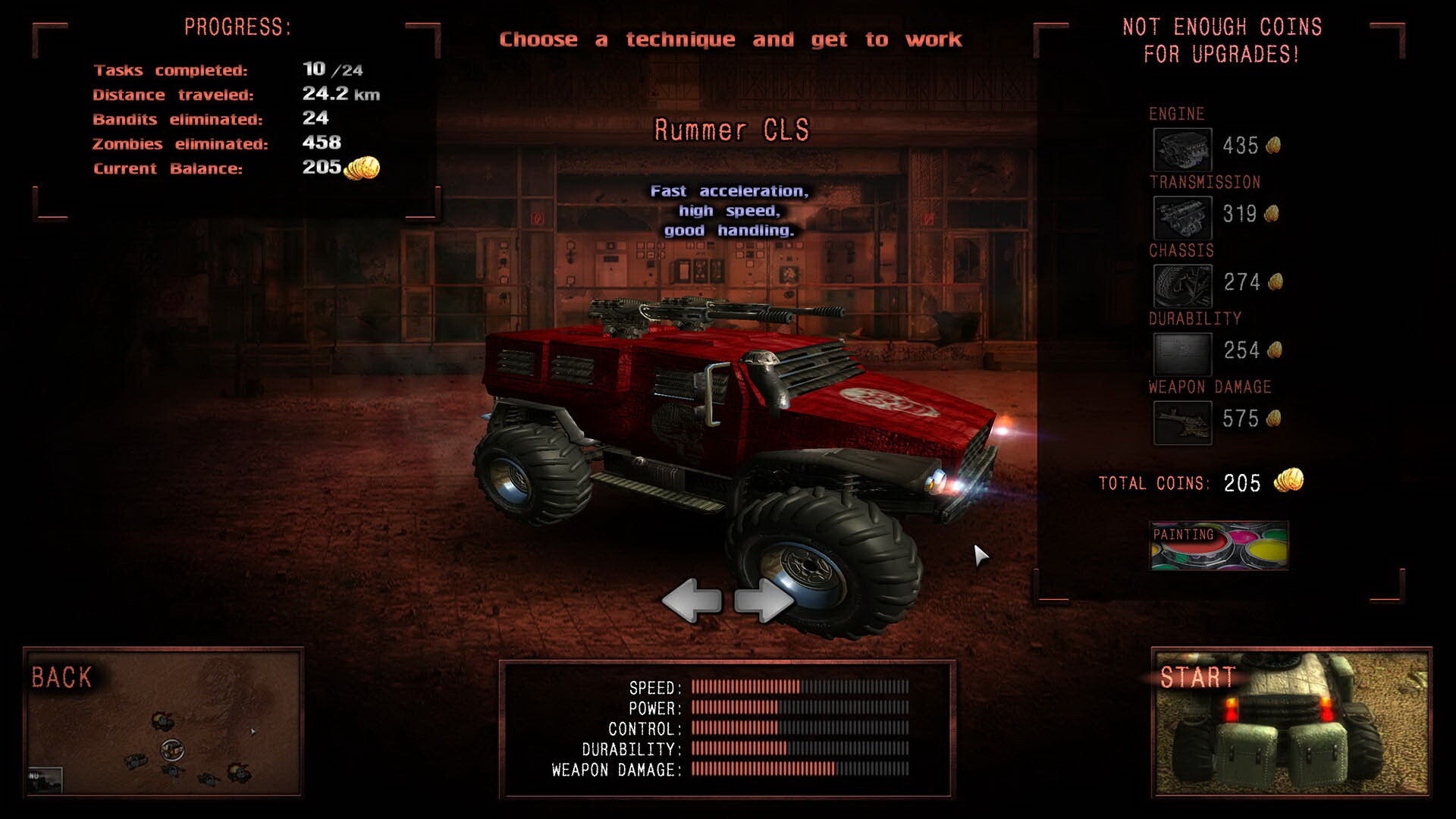Select the Rummer CLS vehicle title
Viewport: 1456px width, 819px height.
[733, 130]
